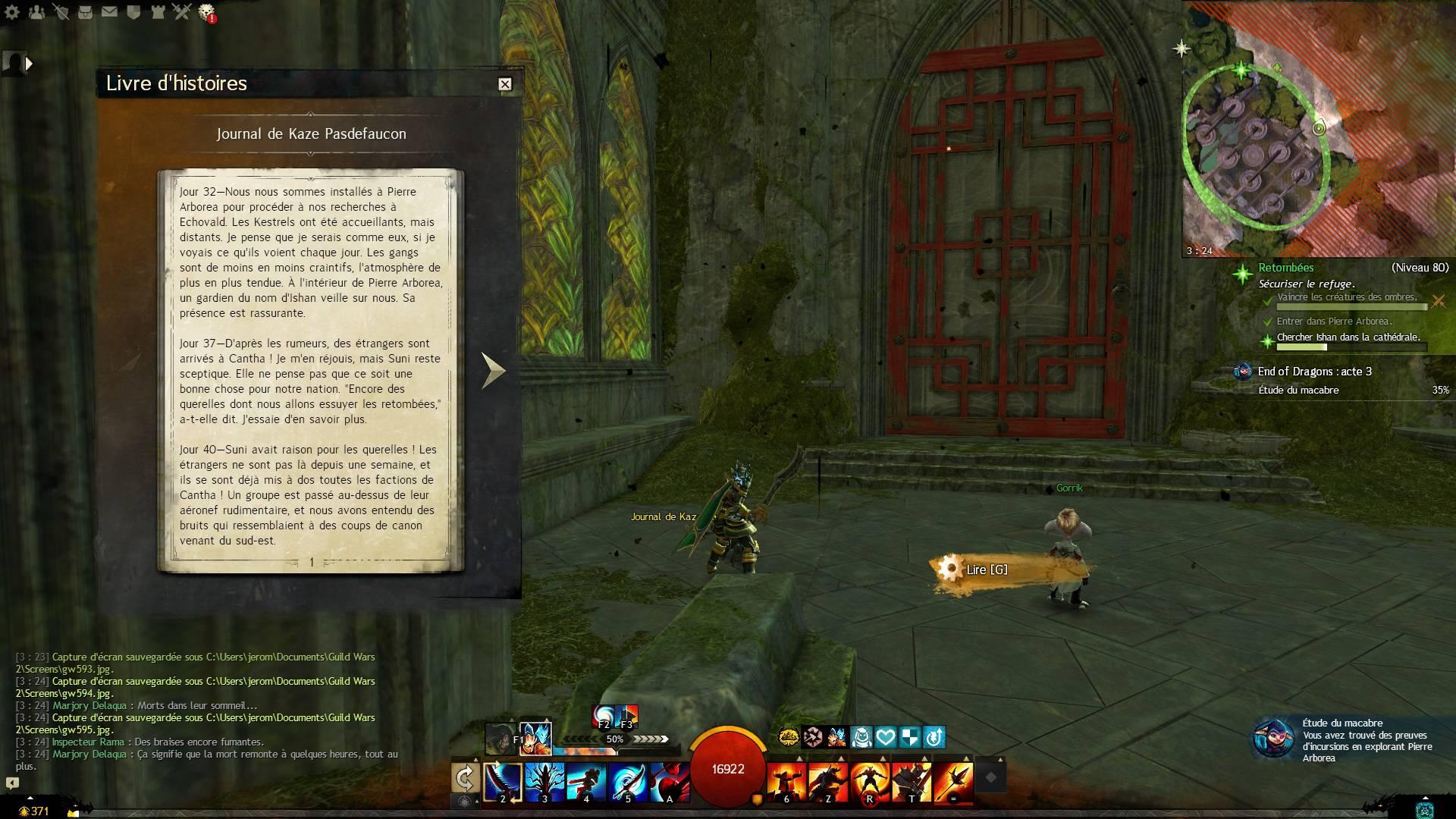Open the game menu gear icon
1456x819 pixels.
pos(13,12)
